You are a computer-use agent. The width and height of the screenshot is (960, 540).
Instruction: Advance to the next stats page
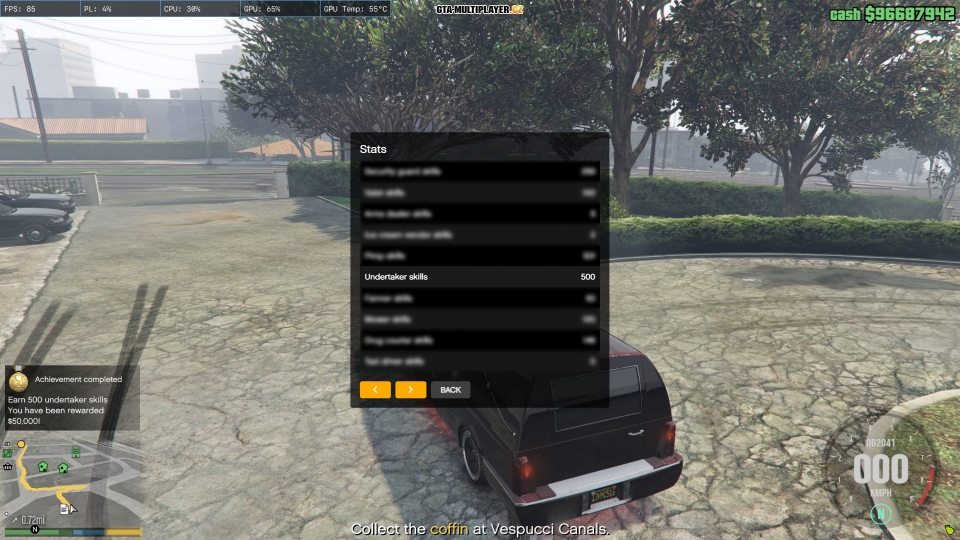click(x=410, y=389)
